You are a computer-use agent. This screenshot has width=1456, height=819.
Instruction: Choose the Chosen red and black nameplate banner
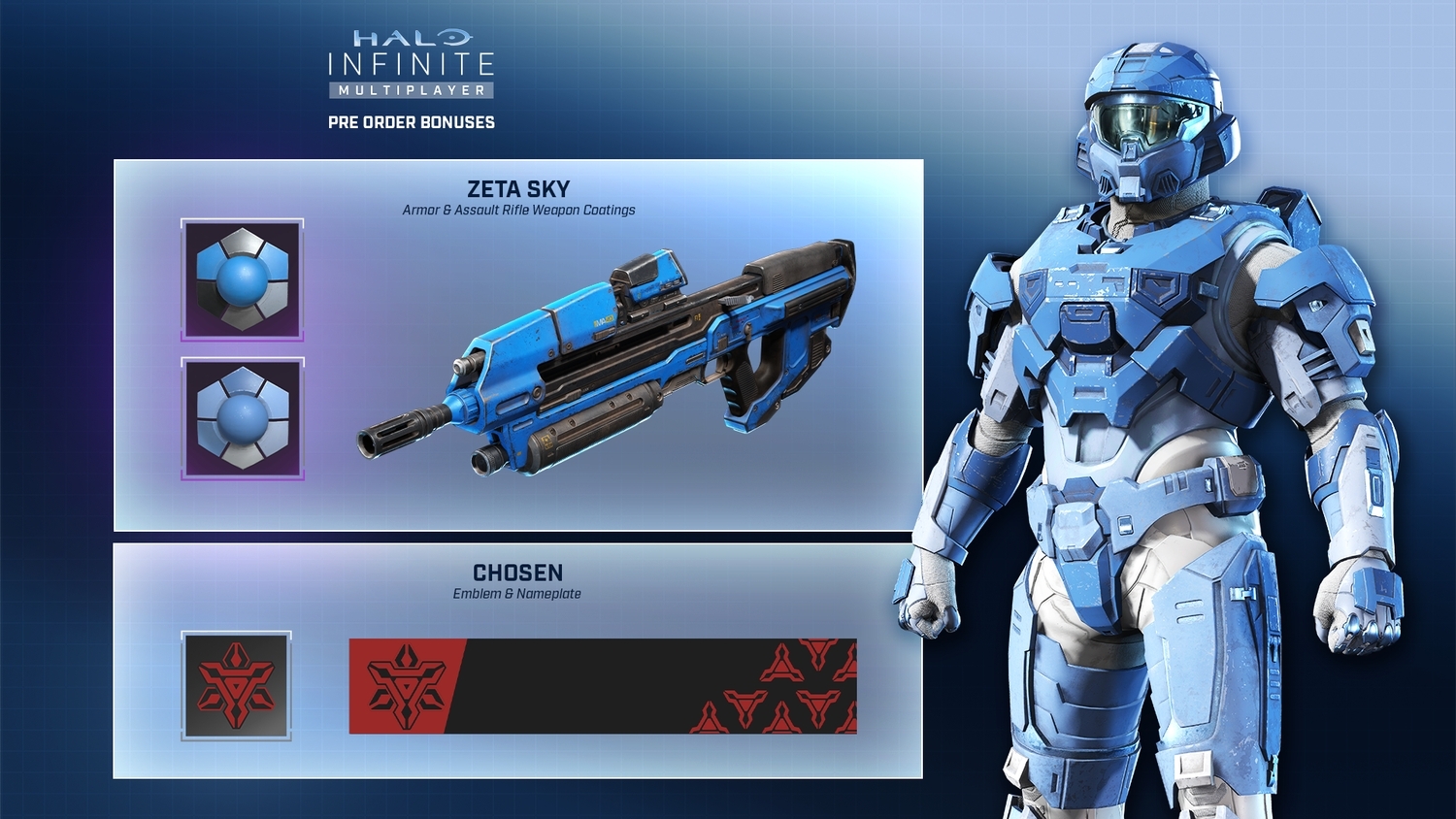click(x=602, y=686)
